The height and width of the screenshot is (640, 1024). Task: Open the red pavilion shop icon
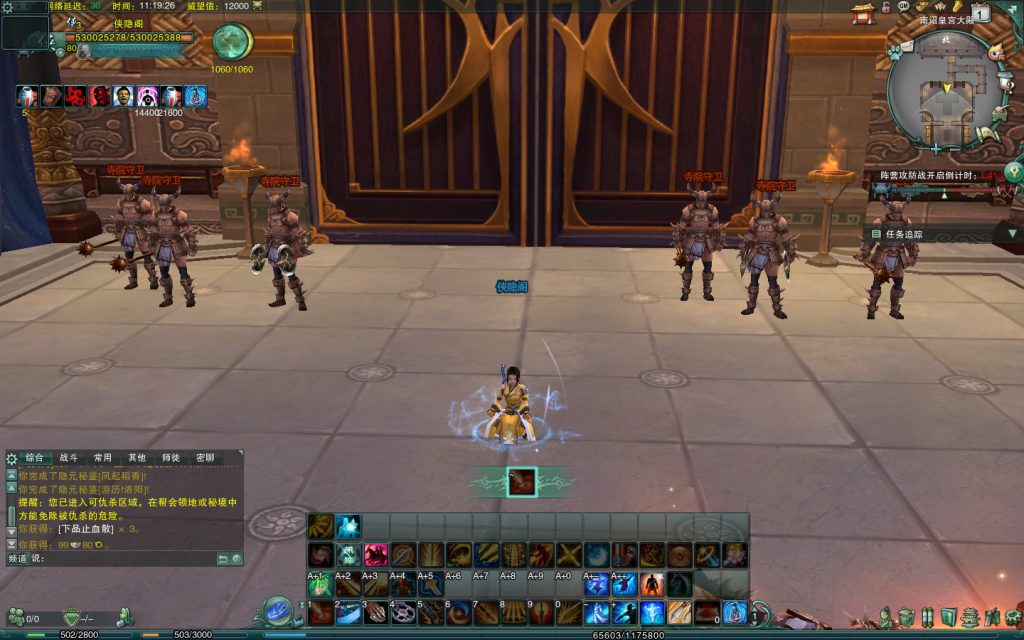862,12
